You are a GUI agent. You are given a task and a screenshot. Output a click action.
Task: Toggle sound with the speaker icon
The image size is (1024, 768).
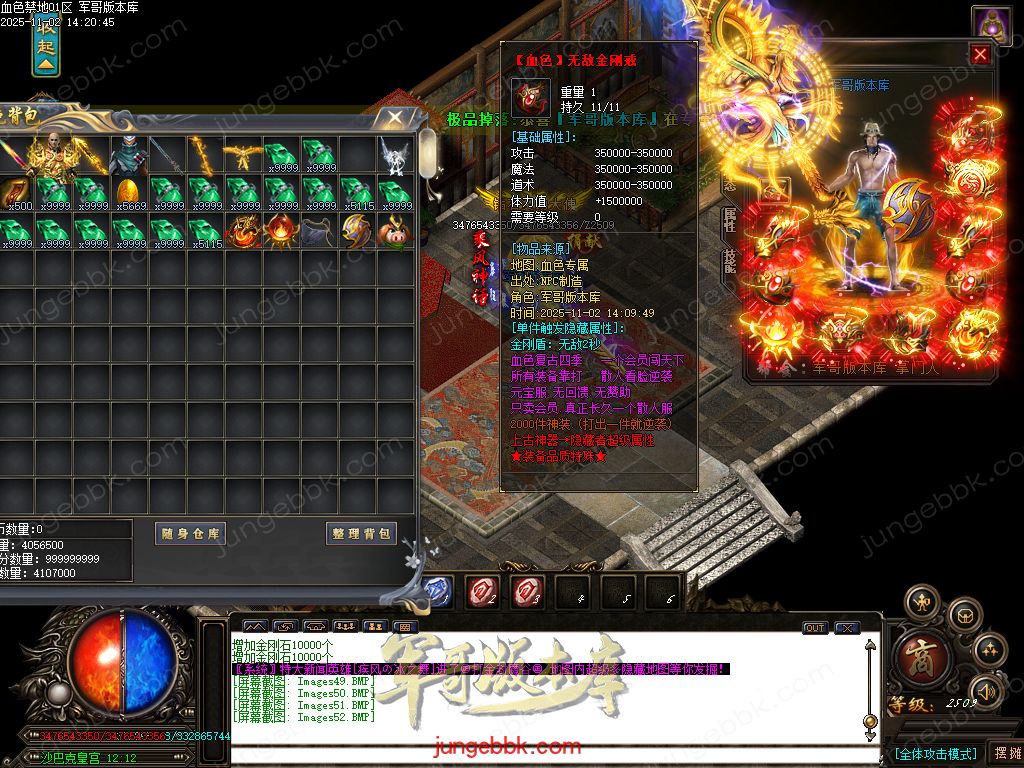coord(986,690)
